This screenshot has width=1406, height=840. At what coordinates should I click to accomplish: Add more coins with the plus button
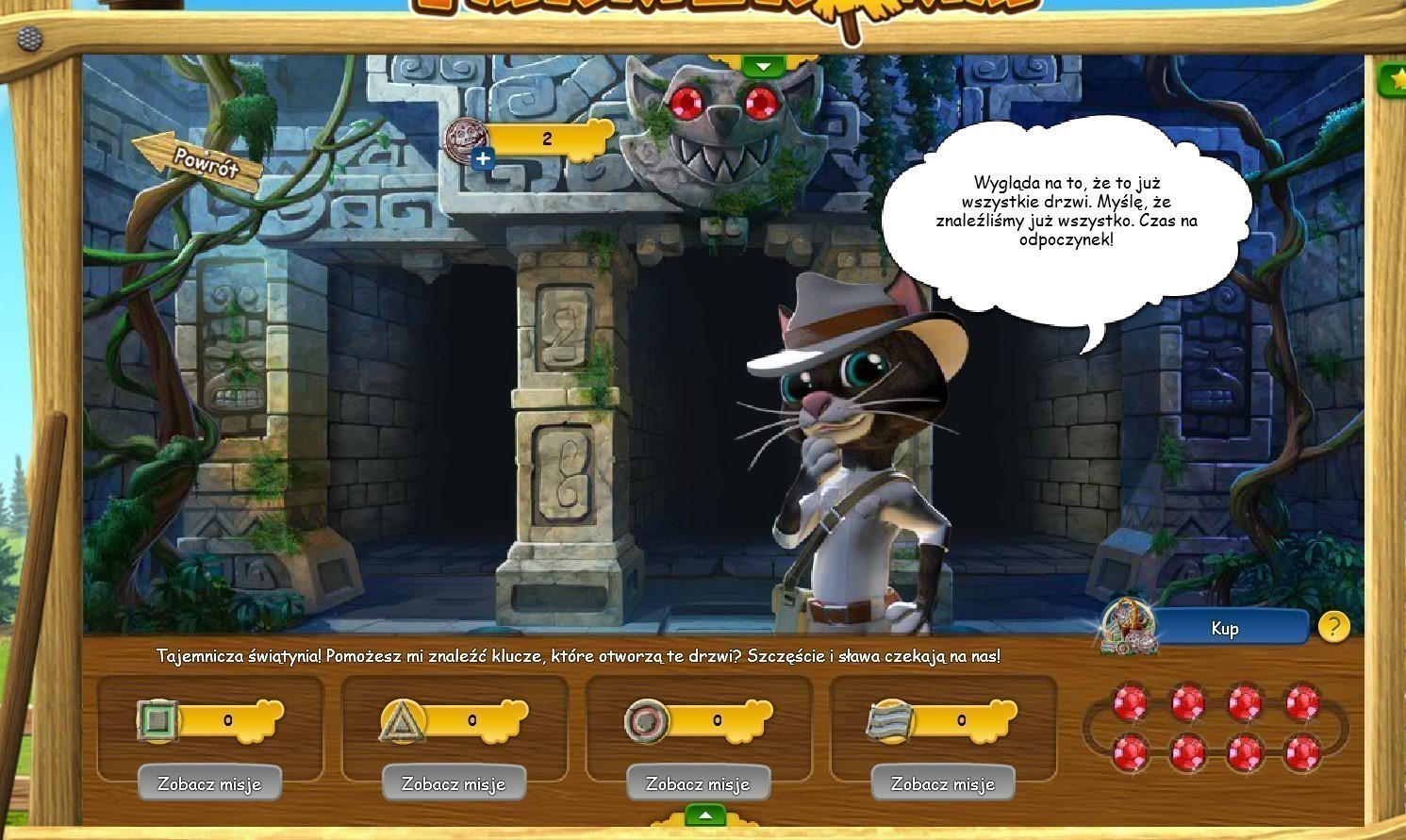tap(483, 158)
